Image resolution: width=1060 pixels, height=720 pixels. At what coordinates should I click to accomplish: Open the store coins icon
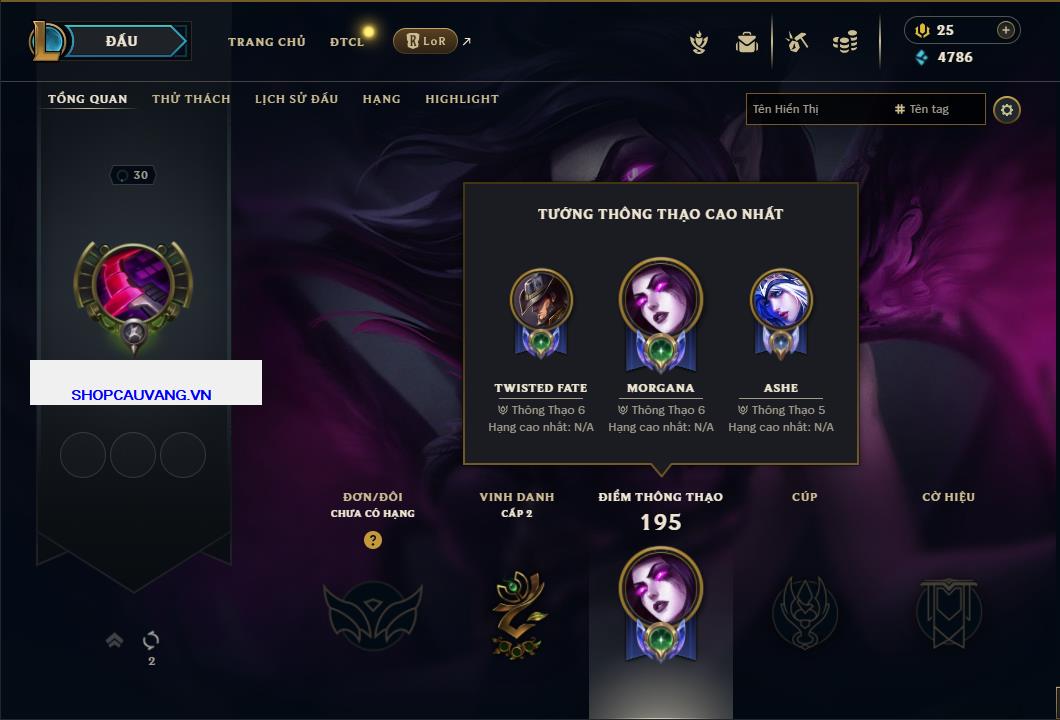[x=845, y=42]
